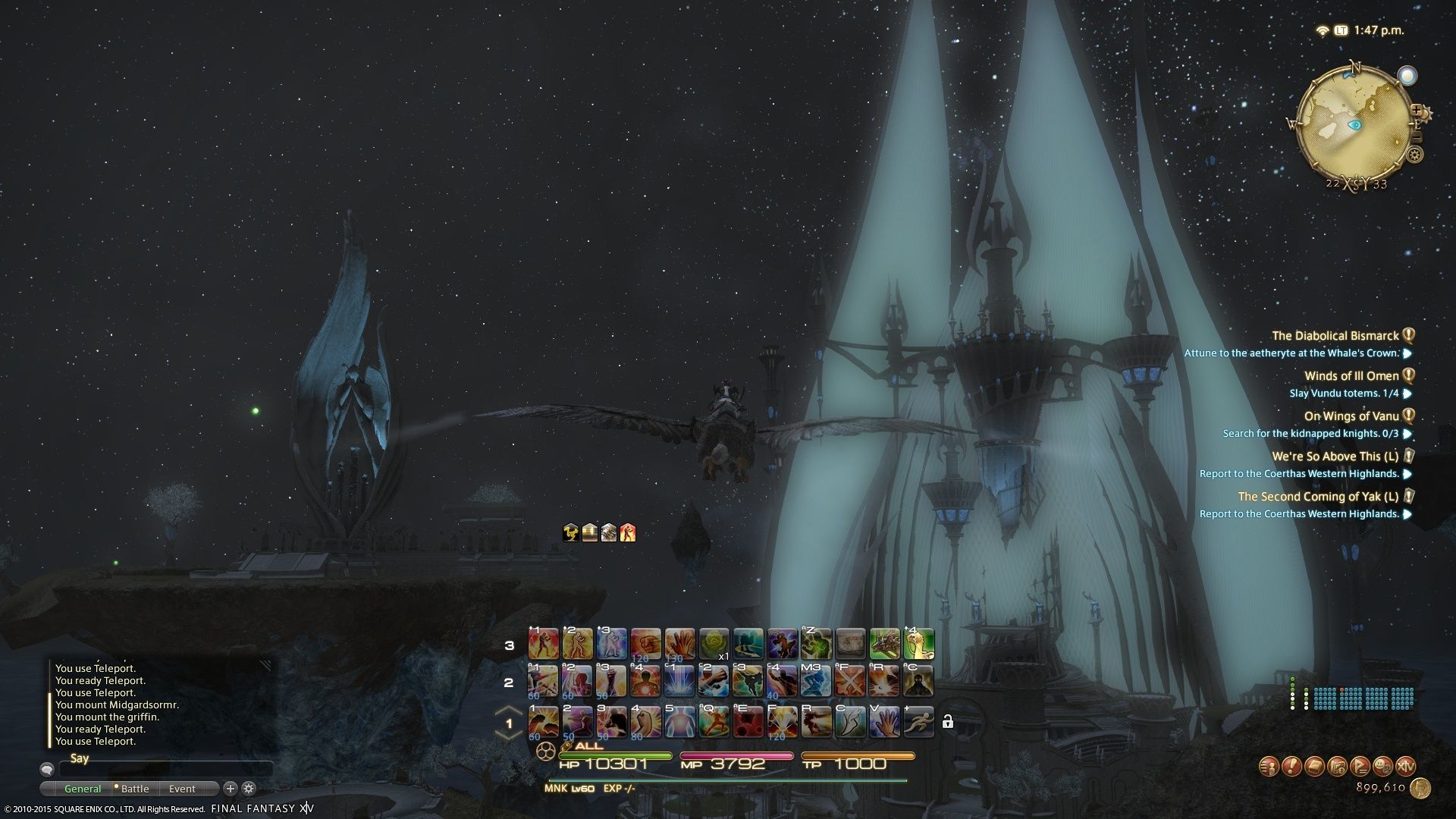Open the System menu XIV icon

[1405, 766]
